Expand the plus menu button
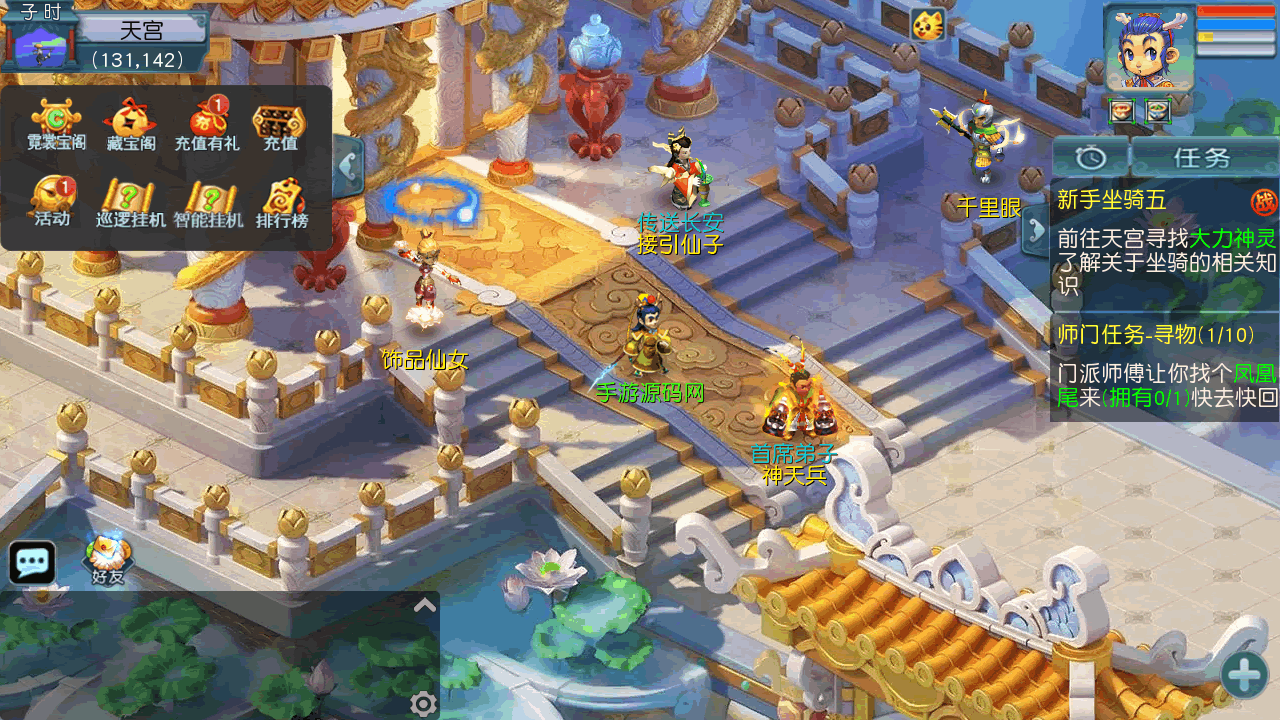This screenshot has height=720, width=1280. tap(1244, 674)
